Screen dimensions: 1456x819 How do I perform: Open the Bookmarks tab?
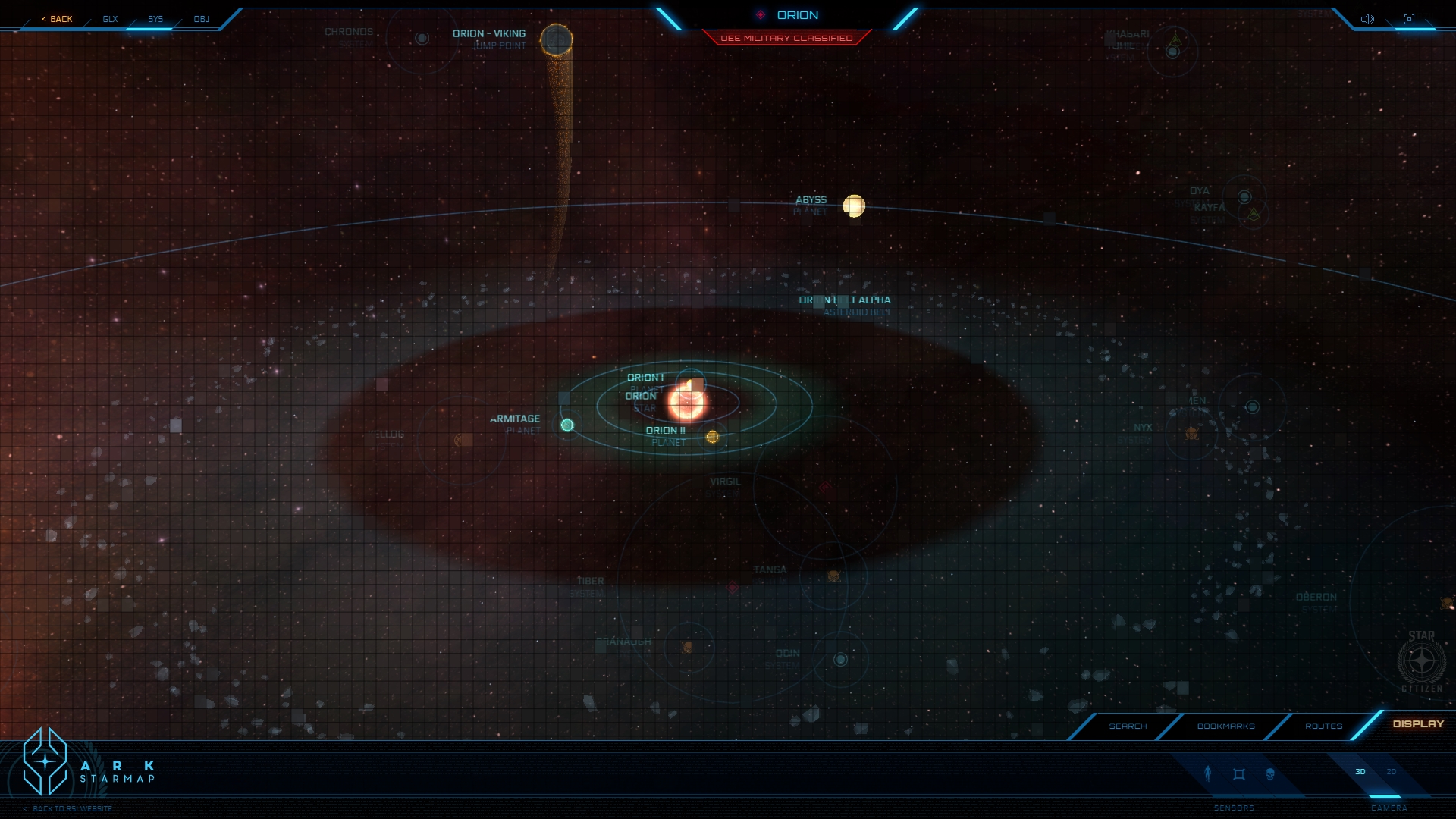[x=1225, y=726]
